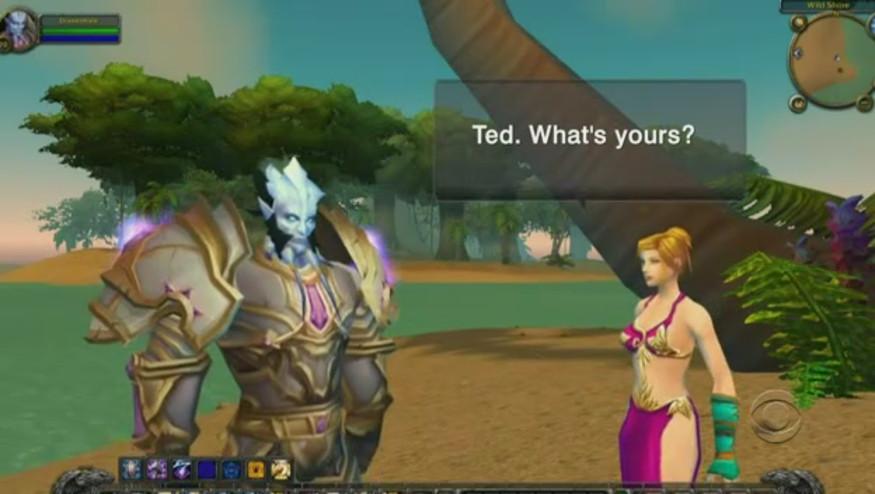Image resolution: width=875 pixels, height=494 pixels.
Task: Click the player portrait frame
Action: tap(21, 28)
